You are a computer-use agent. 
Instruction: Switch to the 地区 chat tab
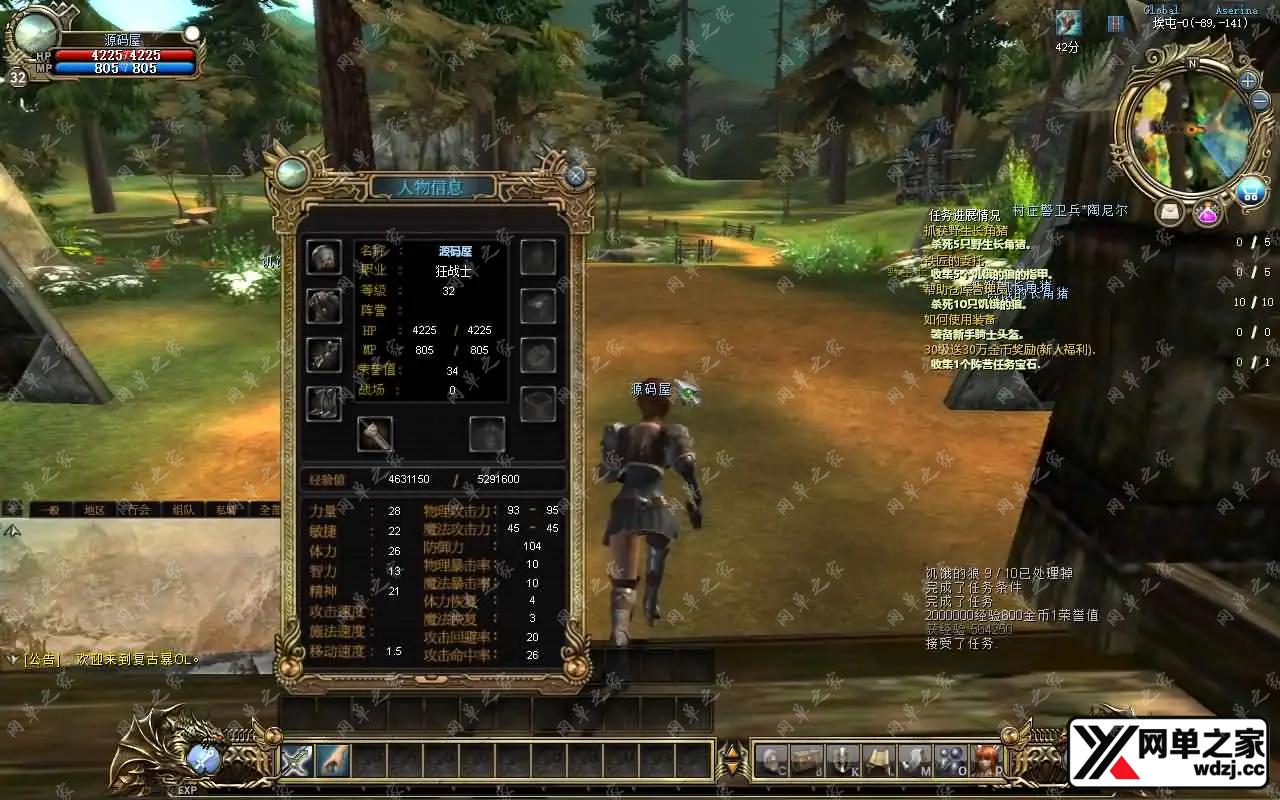pyautogui.click(x=94, y=509)
